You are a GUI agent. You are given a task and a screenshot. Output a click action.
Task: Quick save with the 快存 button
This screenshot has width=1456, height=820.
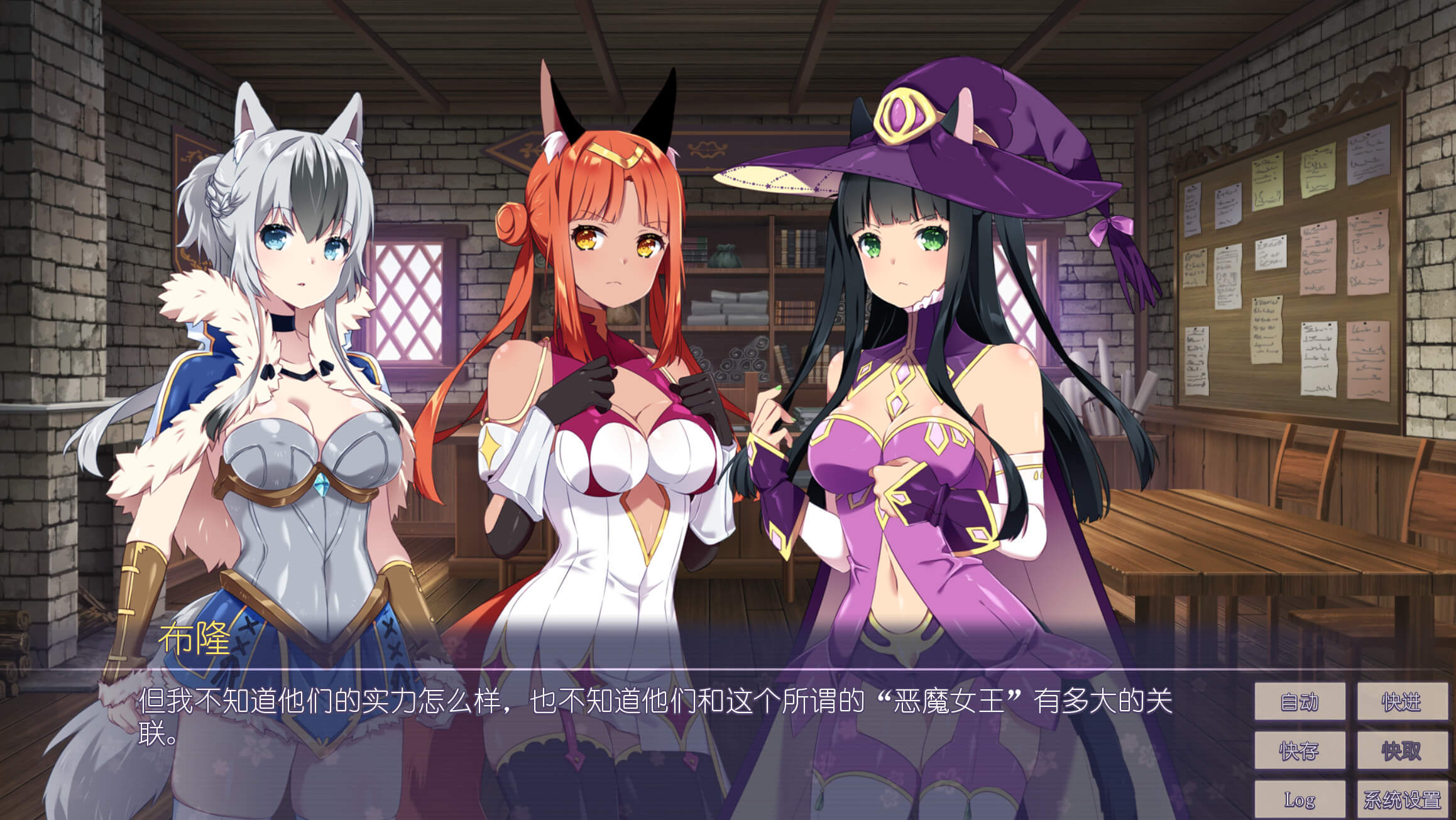[x=1300, y=750]
